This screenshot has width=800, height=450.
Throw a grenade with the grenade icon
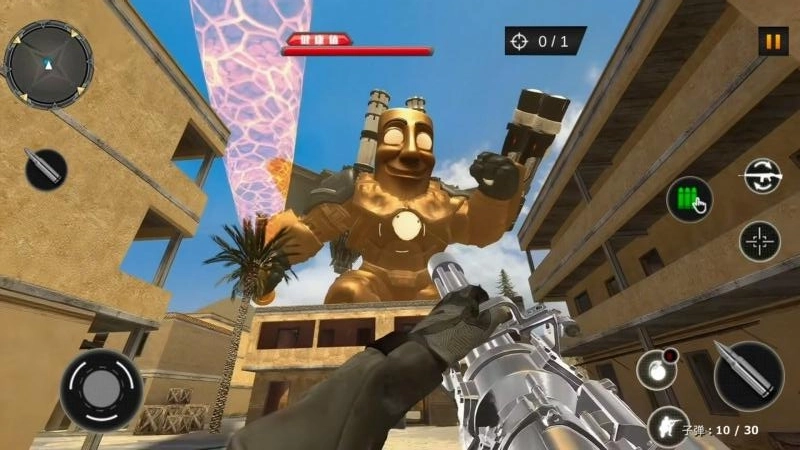pos(656,368)
